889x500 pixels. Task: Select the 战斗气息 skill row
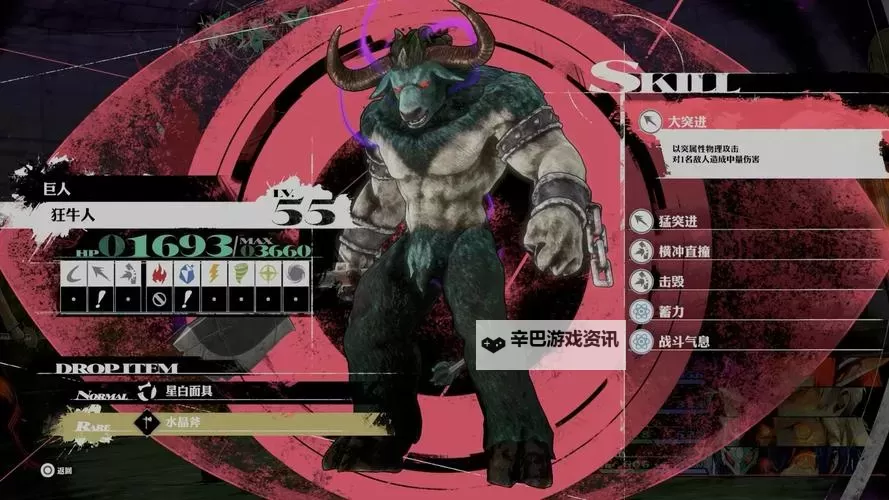click(684, 341)
